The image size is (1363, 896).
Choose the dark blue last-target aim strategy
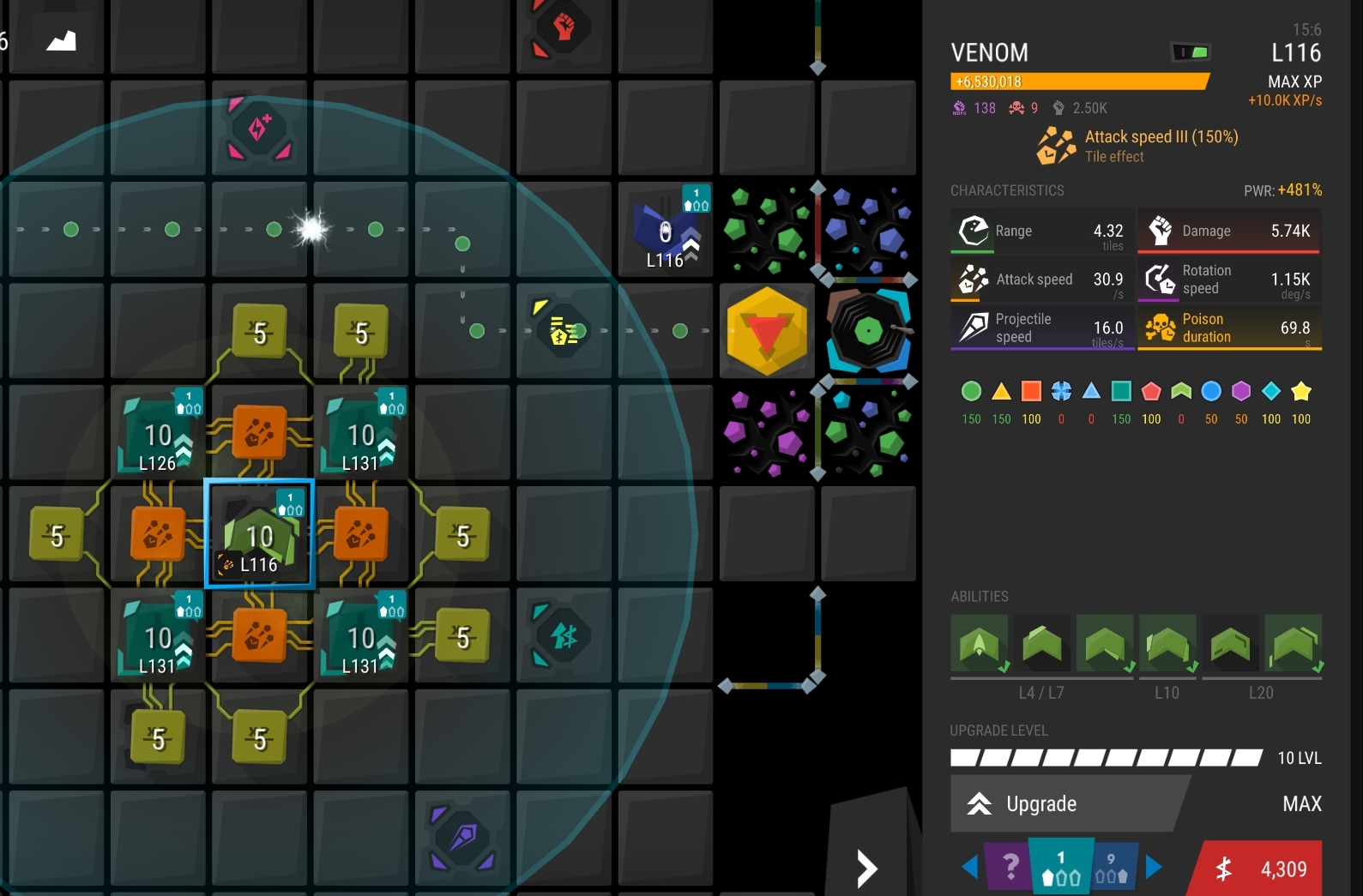pyautogui.click(x=1113, y=867)
